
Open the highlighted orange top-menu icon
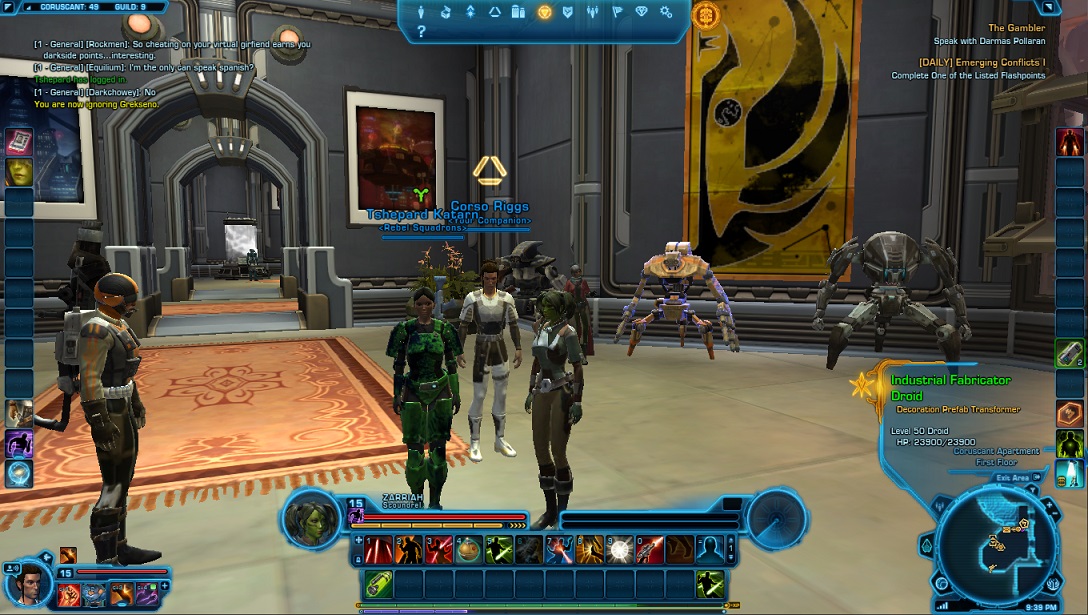[544, 13]
